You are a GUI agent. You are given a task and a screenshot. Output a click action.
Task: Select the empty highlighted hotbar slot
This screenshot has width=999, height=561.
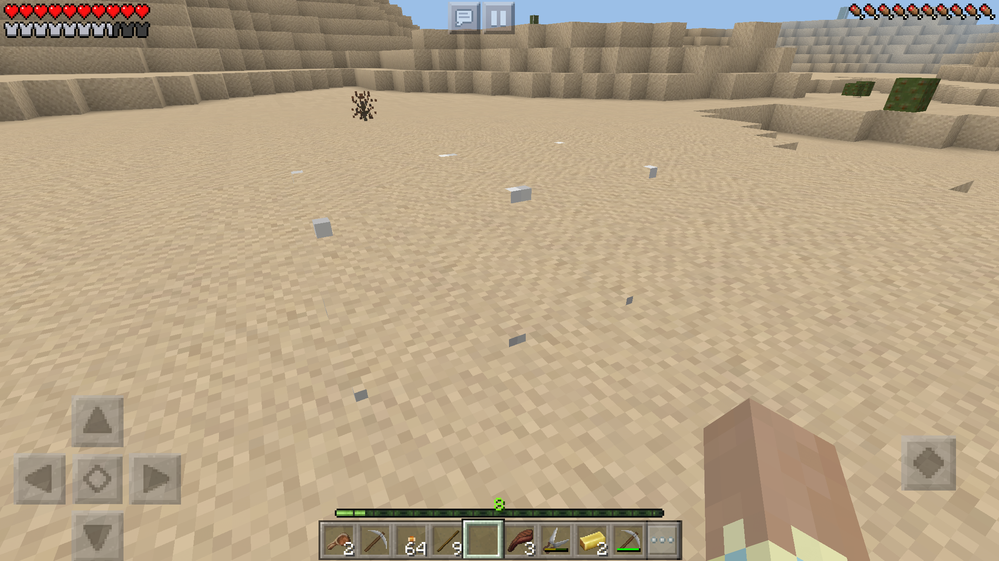coord(483,540)
